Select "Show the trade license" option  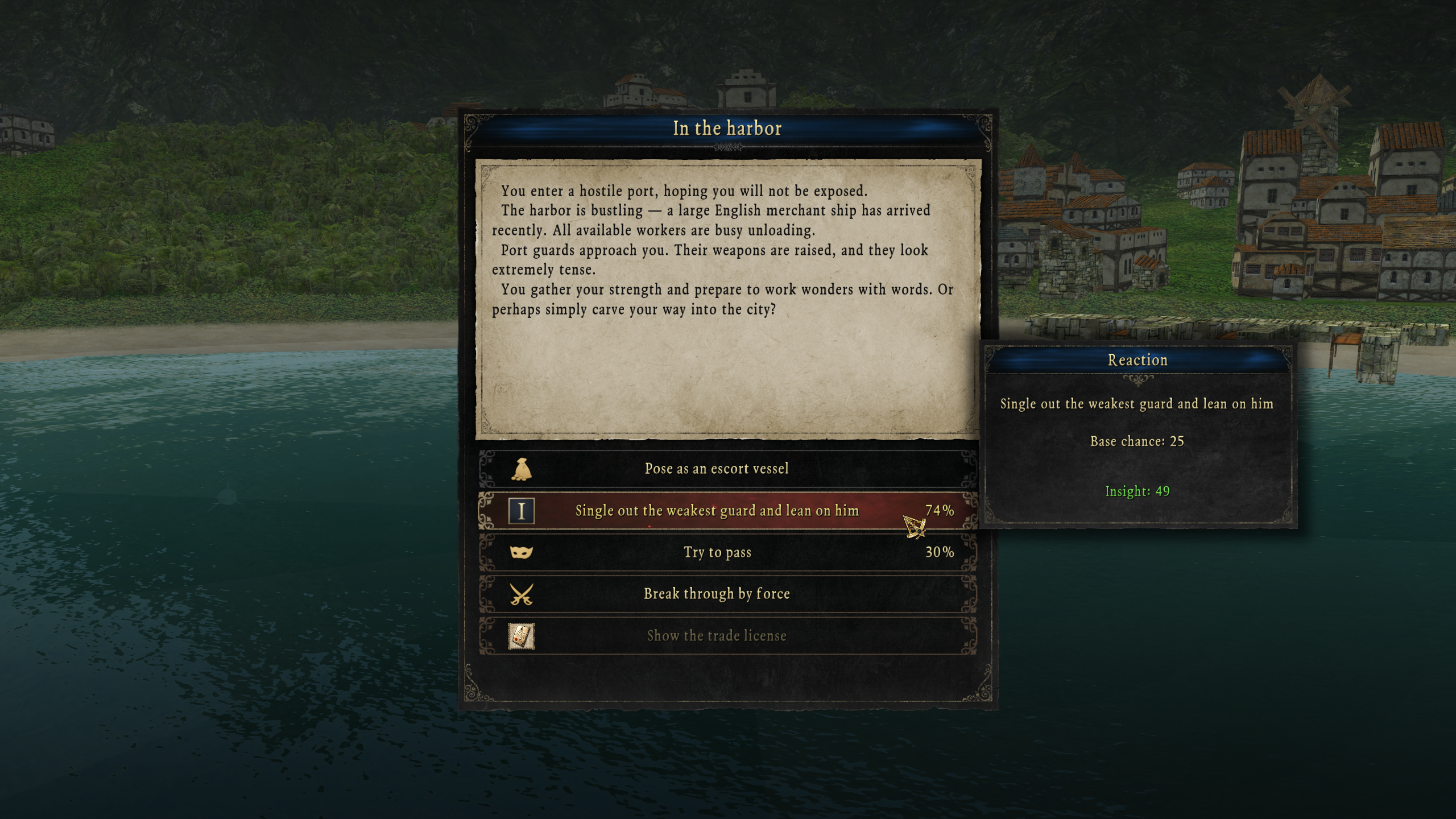[x=717, y=636]
